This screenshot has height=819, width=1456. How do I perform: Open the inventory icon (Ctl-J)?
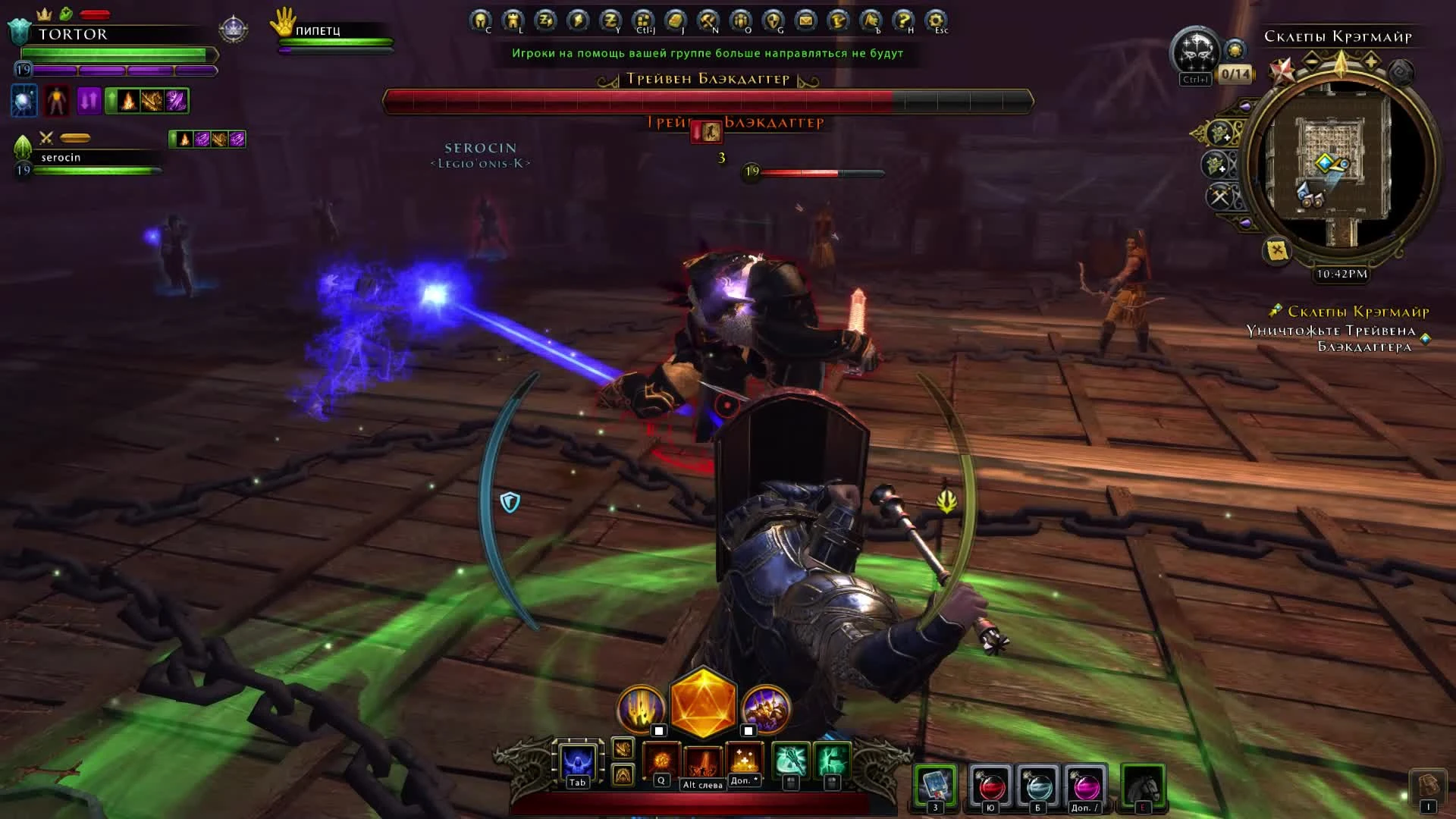642,18
